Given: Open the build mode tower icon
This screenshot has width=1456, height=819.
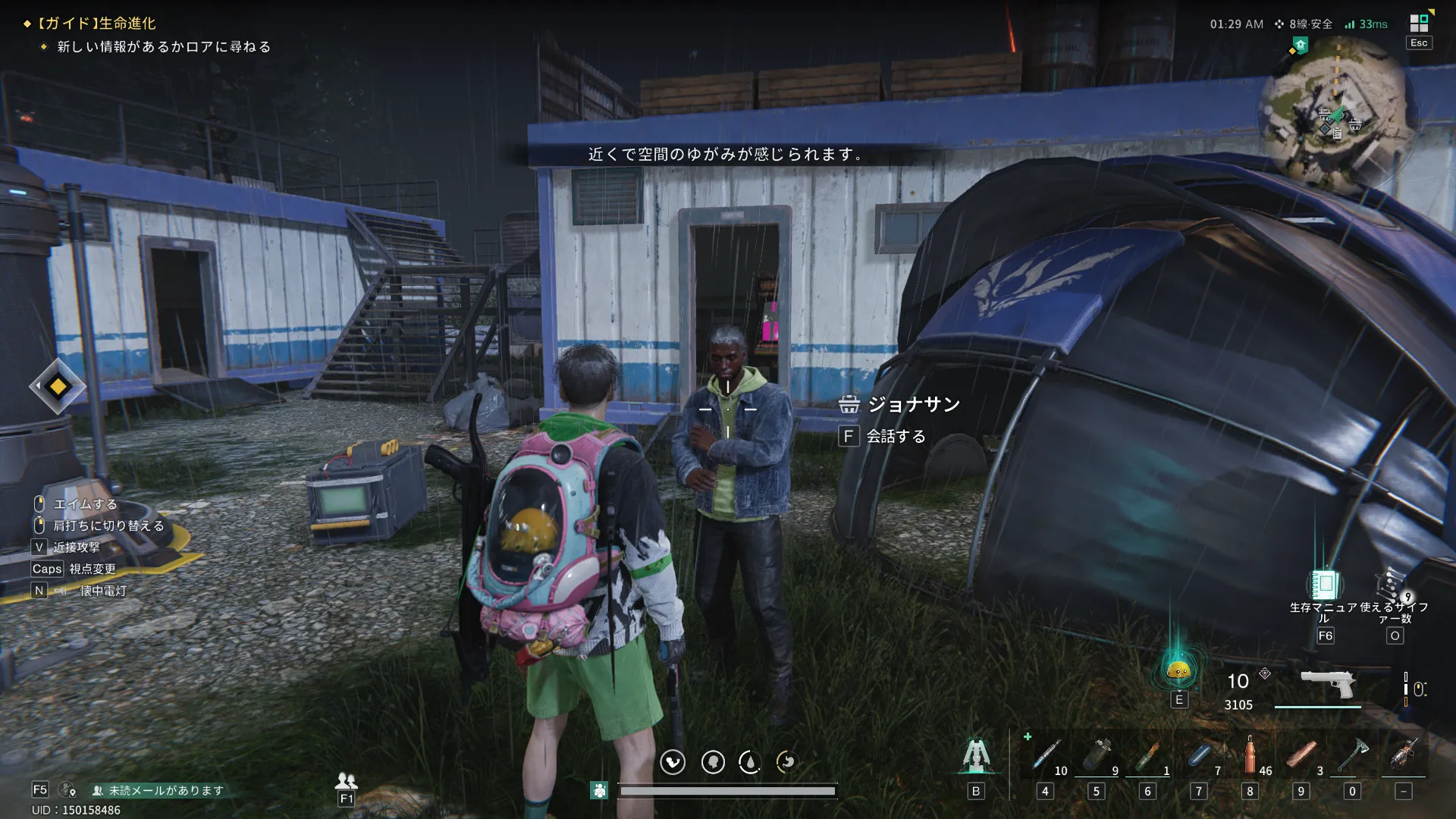Looking at the screenshot, I should point(976,755).
